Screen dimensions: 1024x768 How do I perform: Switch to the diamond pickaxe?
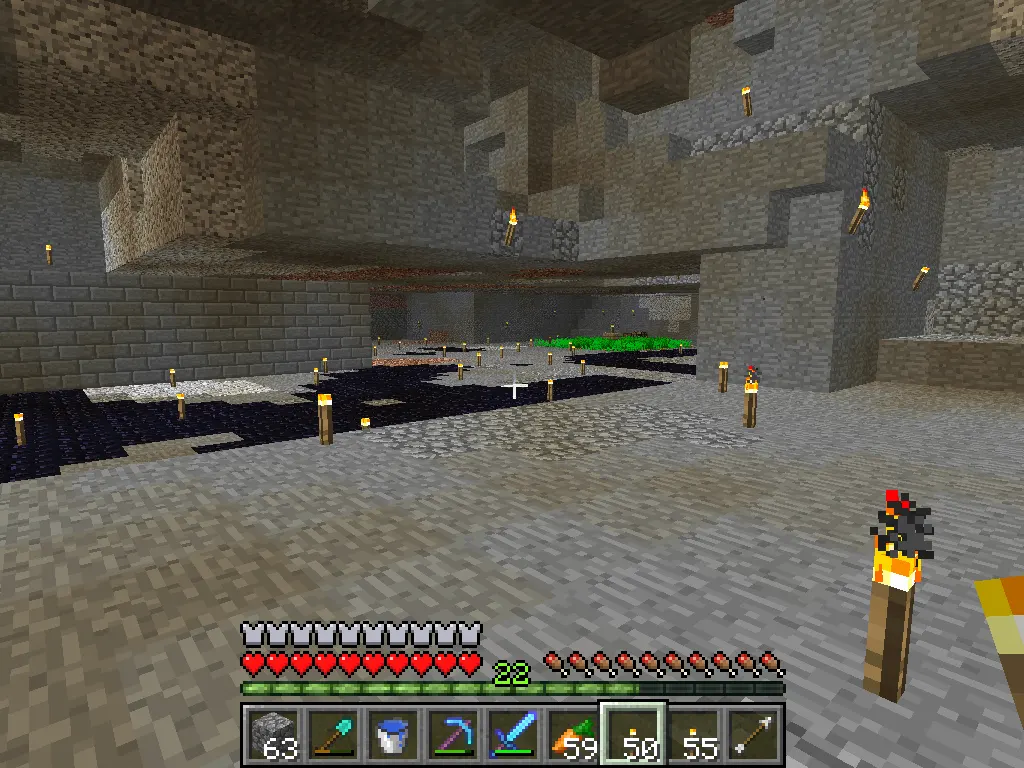tap(452, 735)
